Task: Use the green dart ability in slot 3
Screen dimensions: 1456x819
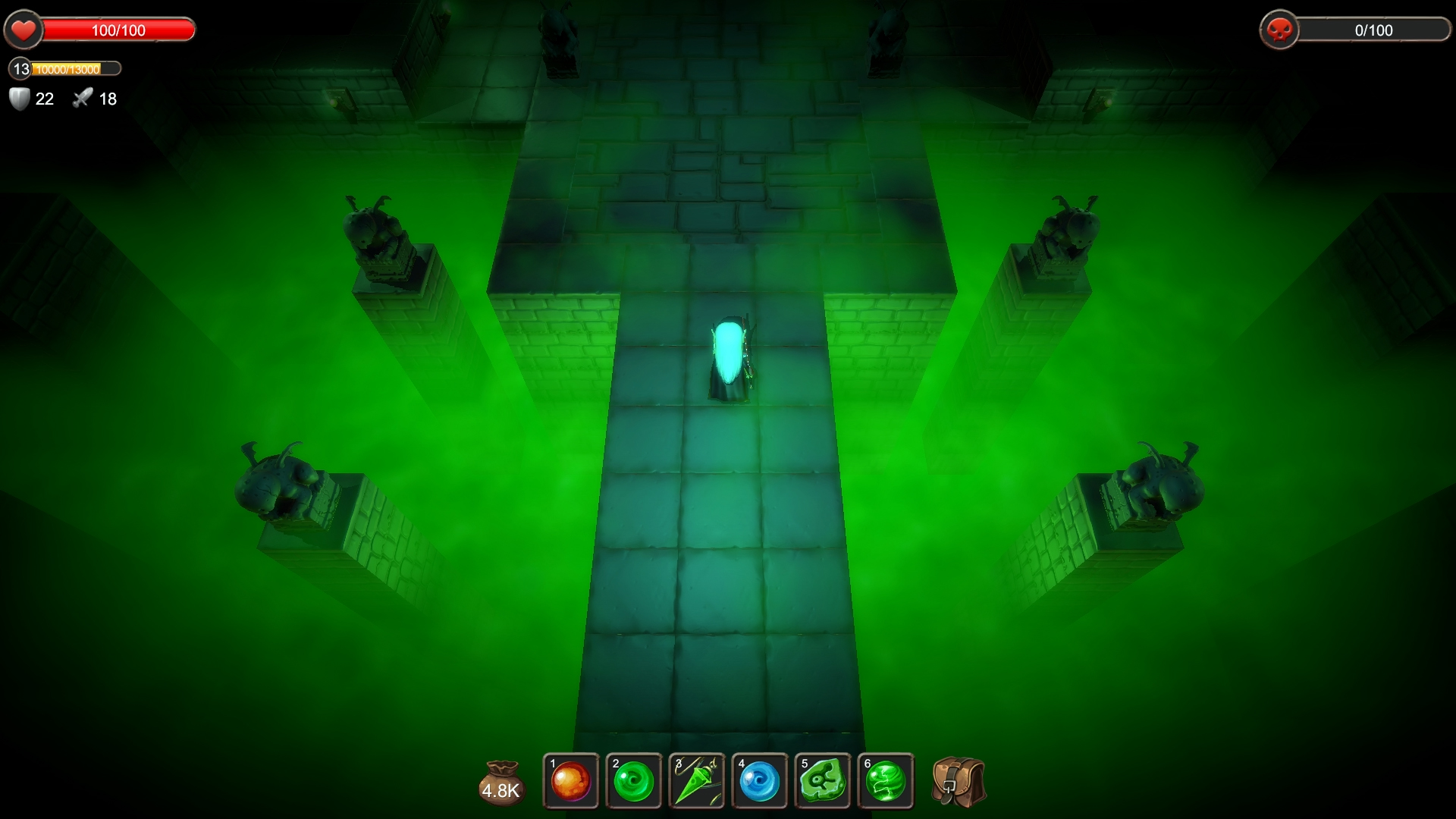Action: [x=697, y=781]
